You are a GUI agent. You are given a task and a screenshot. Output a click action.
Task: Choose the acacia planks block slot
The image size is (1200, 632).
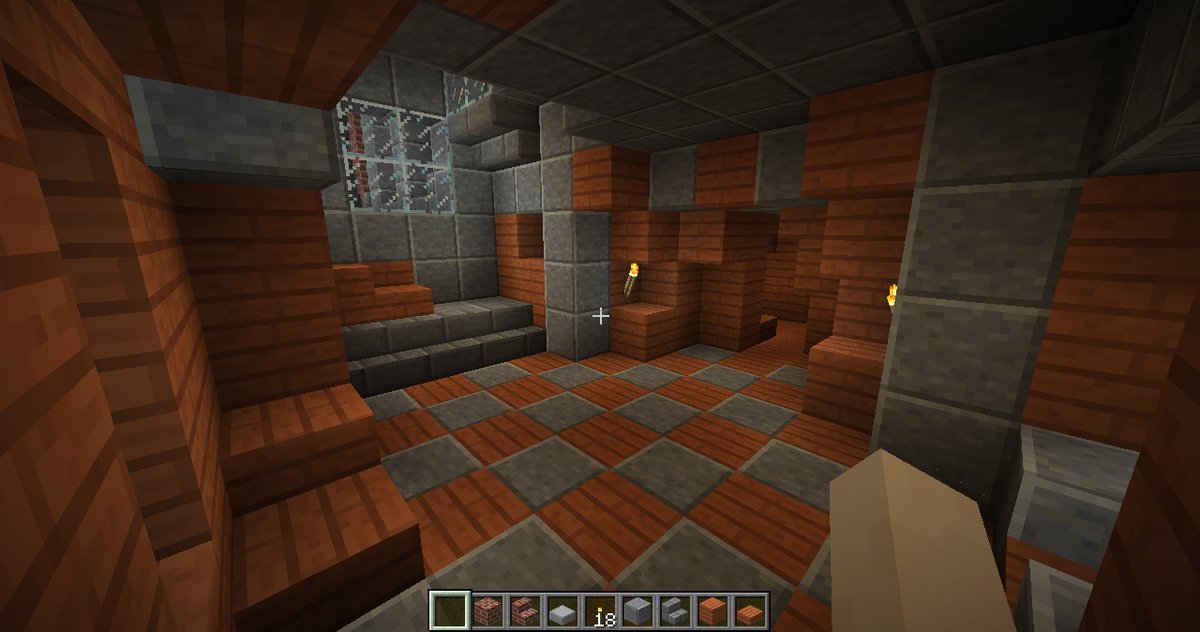pyautogui.click(x=711, y=609)
